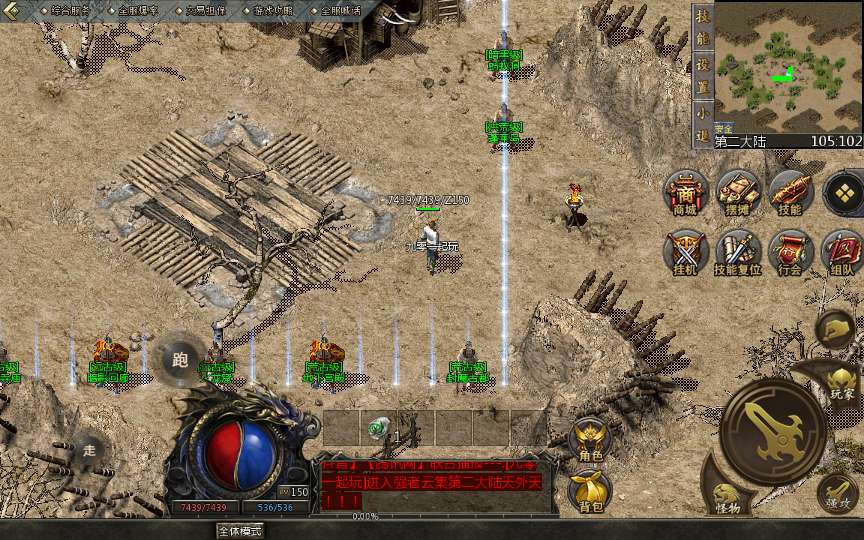Toggle 挂机 auto-battle mode

point(686,251)
